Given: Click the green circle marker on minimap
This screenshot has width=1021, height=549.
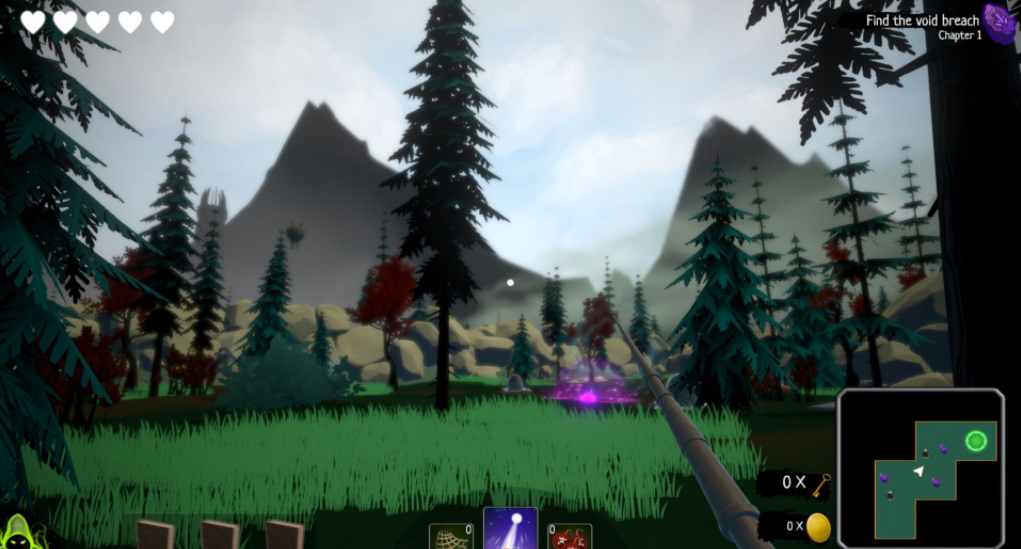Looking at the screenshot, I should click(976, 441).
